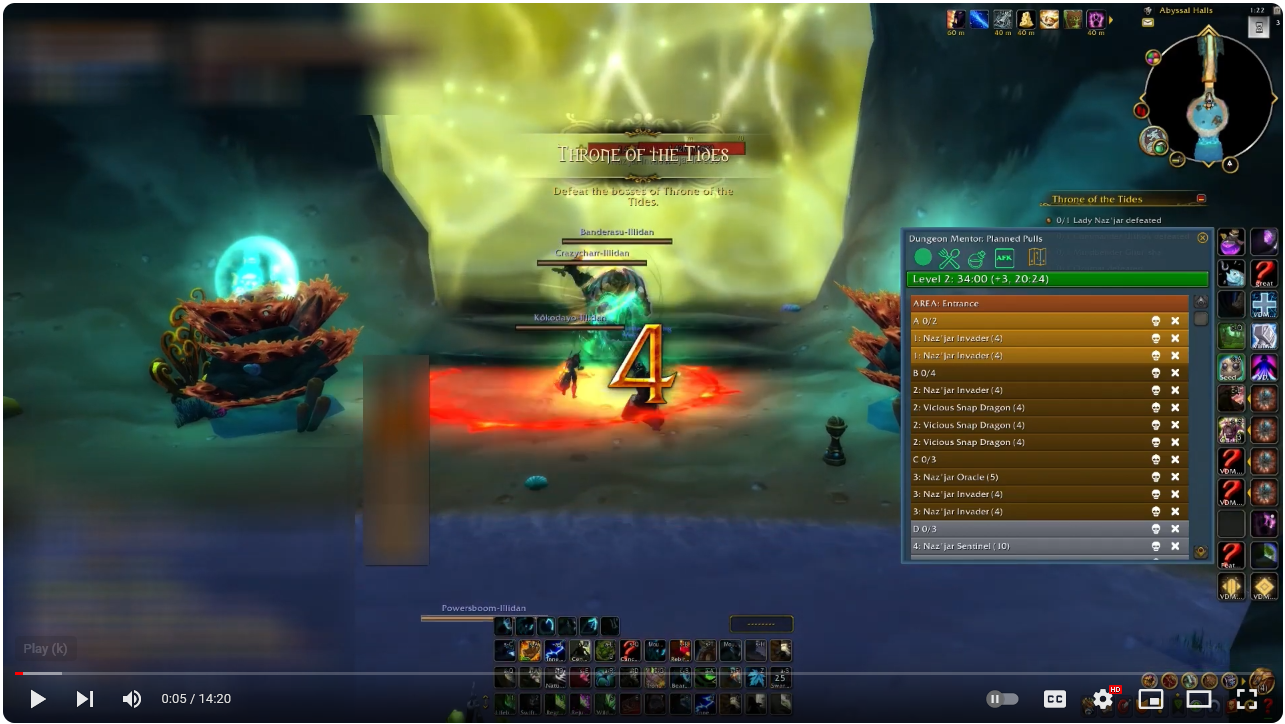
Task: Select the Naz'jar Sentinel (10) row
Action: click(1030, 546)
